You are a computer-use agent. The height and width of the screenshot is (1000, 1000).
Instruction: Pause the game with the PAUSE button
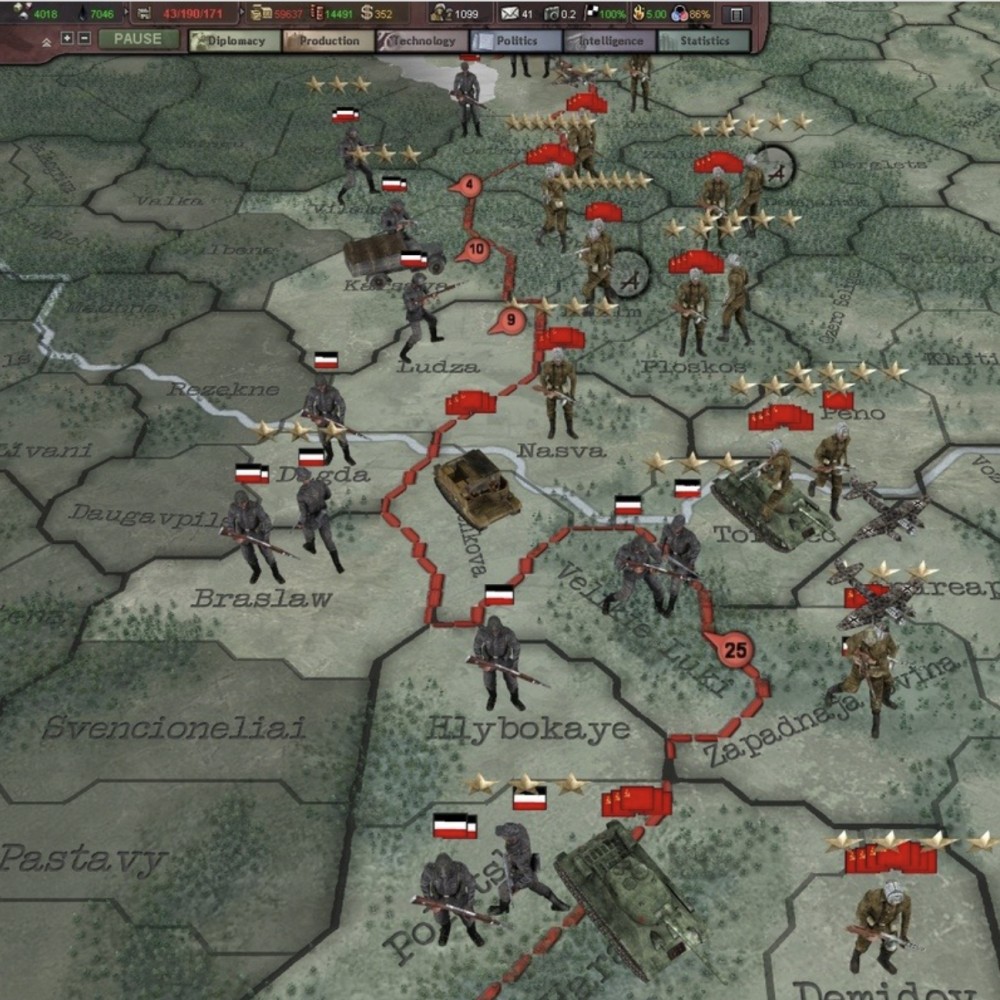click(138, 40)
